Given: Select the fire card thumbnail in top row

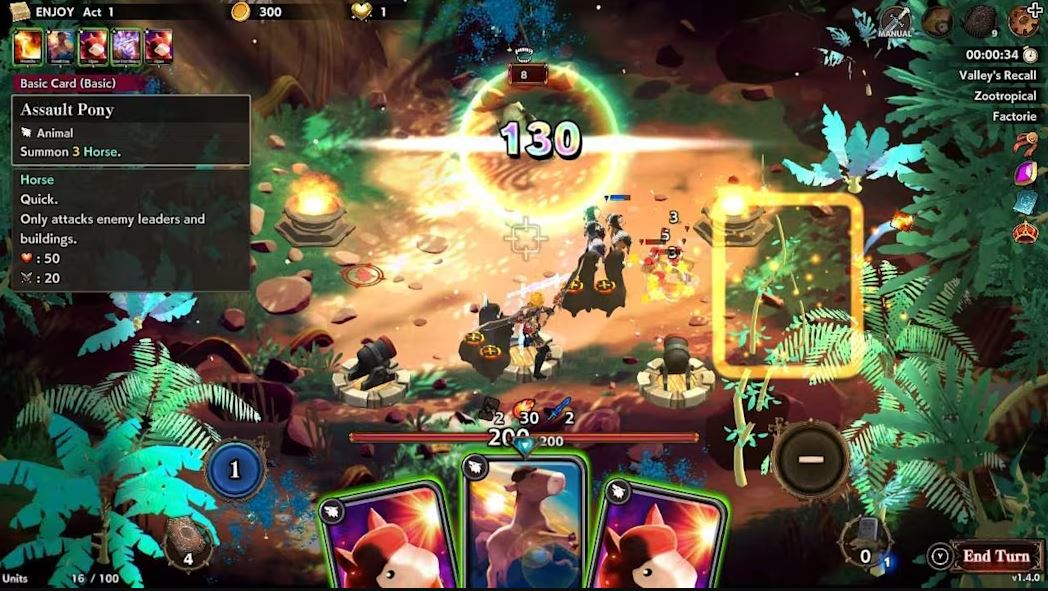Looking at the screenshot, I should pyautogui.click(x=27, y=46).
